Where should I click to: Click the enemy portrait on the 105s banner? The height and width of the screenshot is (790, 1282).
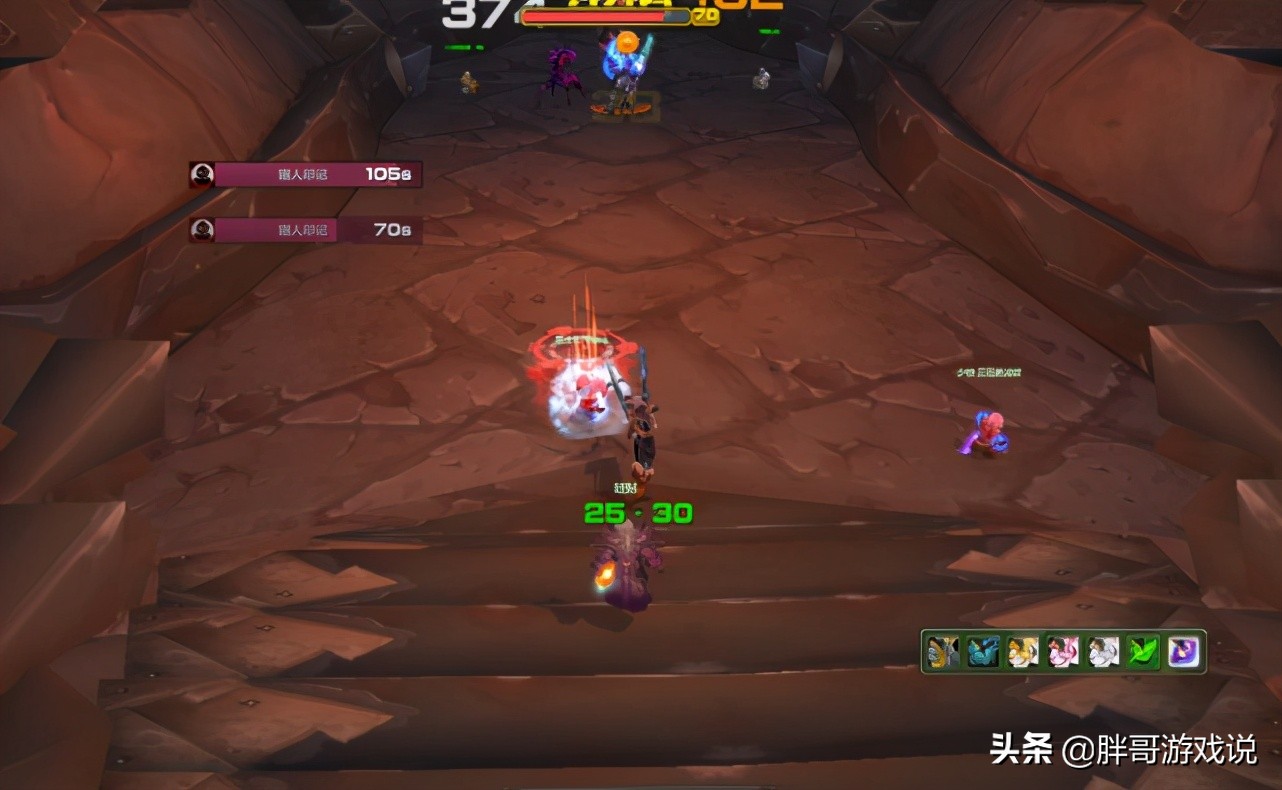coord(202,173)
